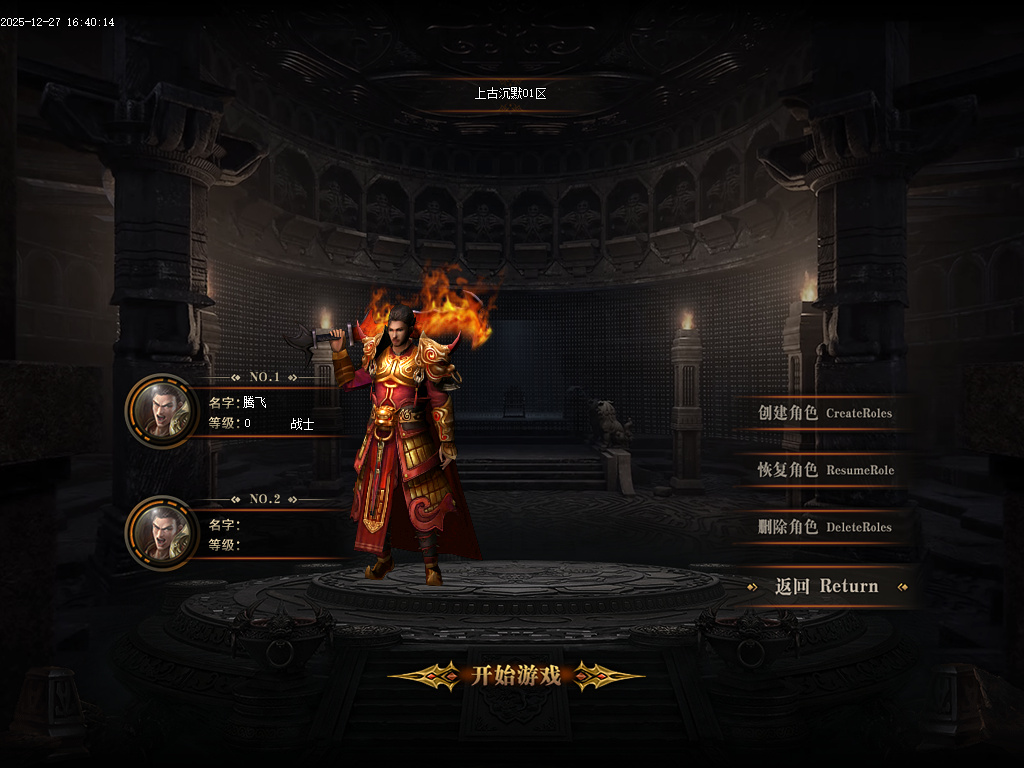
Task: Open 创建角色 CreateRoles
Action: [824, 413]
